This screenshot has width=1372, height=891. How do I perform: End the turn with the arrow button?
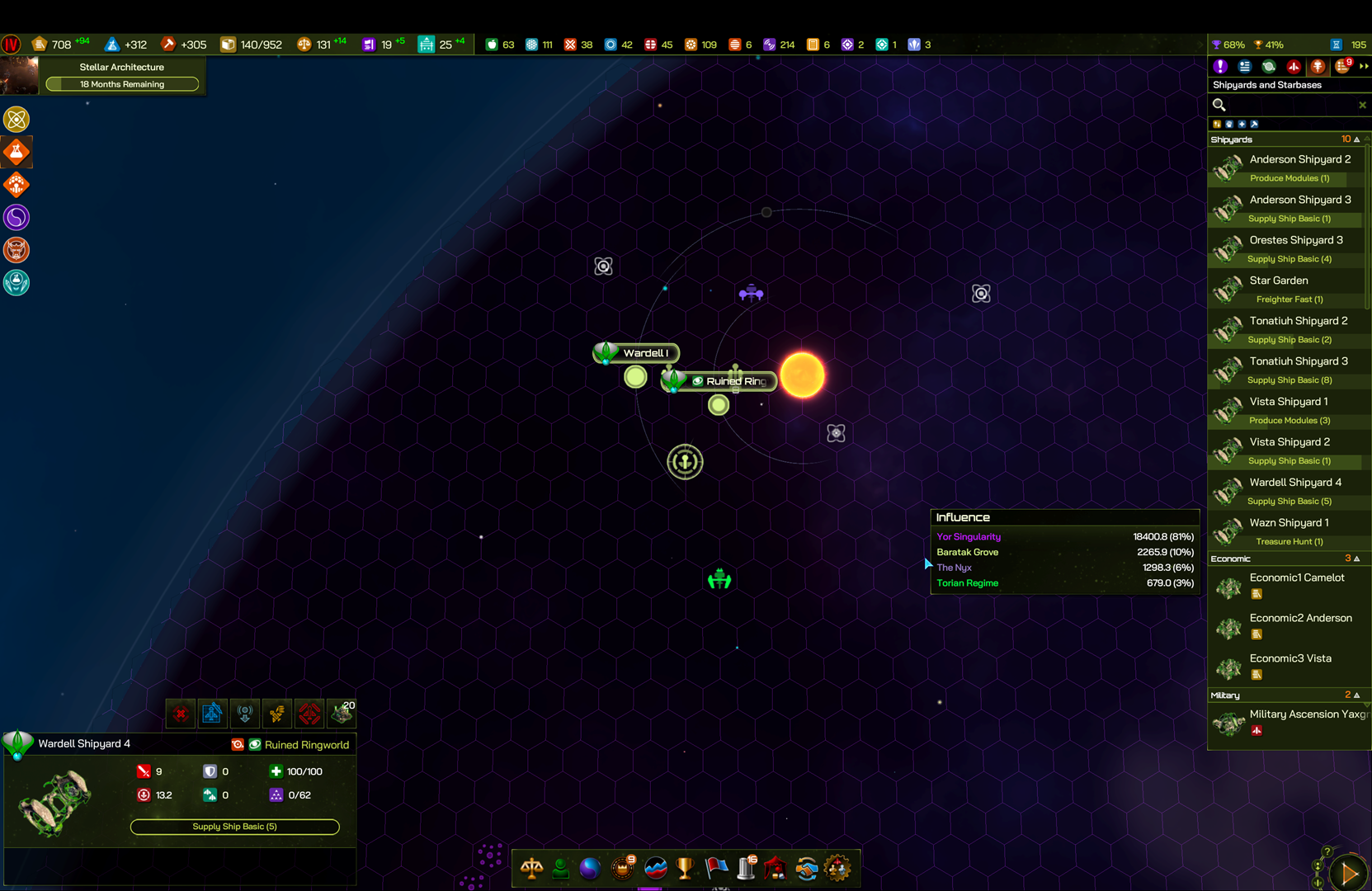tap(1349, 872)
